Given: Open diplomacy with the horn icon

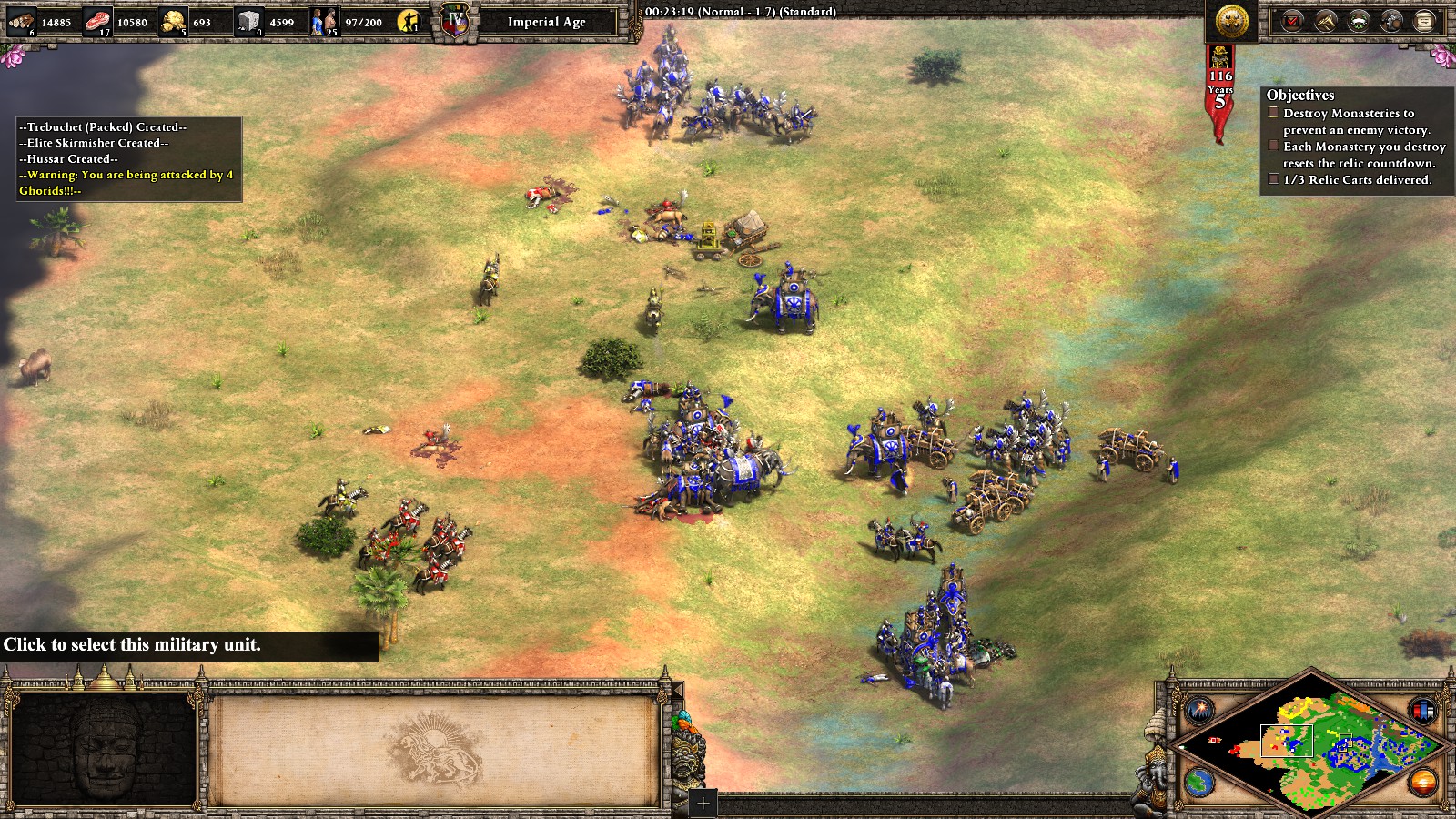Looking at the screenshot, I should point(1326,21).
